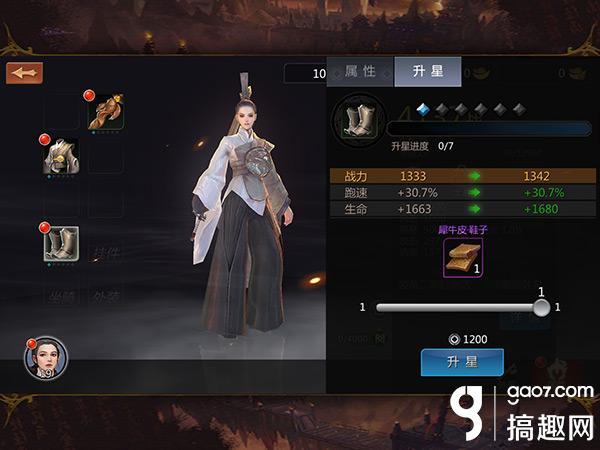Select the 升星 tab

[427, 71]
